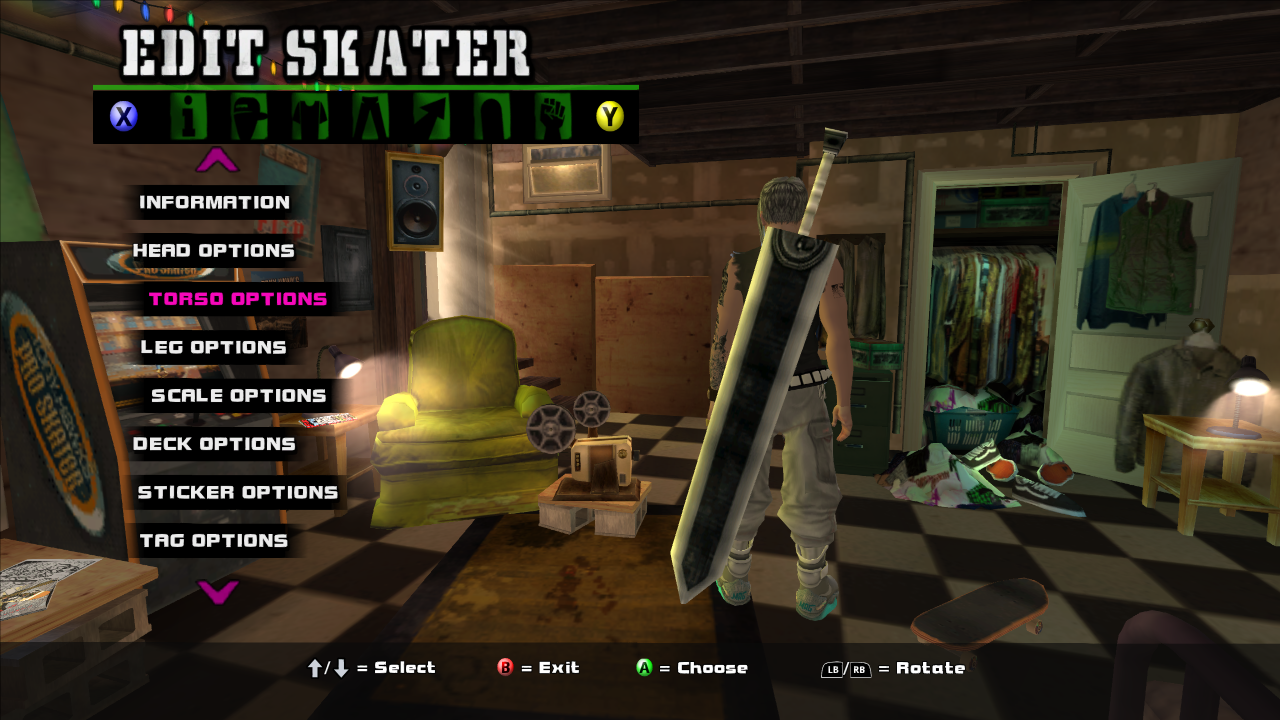
Task: Select the pants category icon
Action: pos(370,117)
